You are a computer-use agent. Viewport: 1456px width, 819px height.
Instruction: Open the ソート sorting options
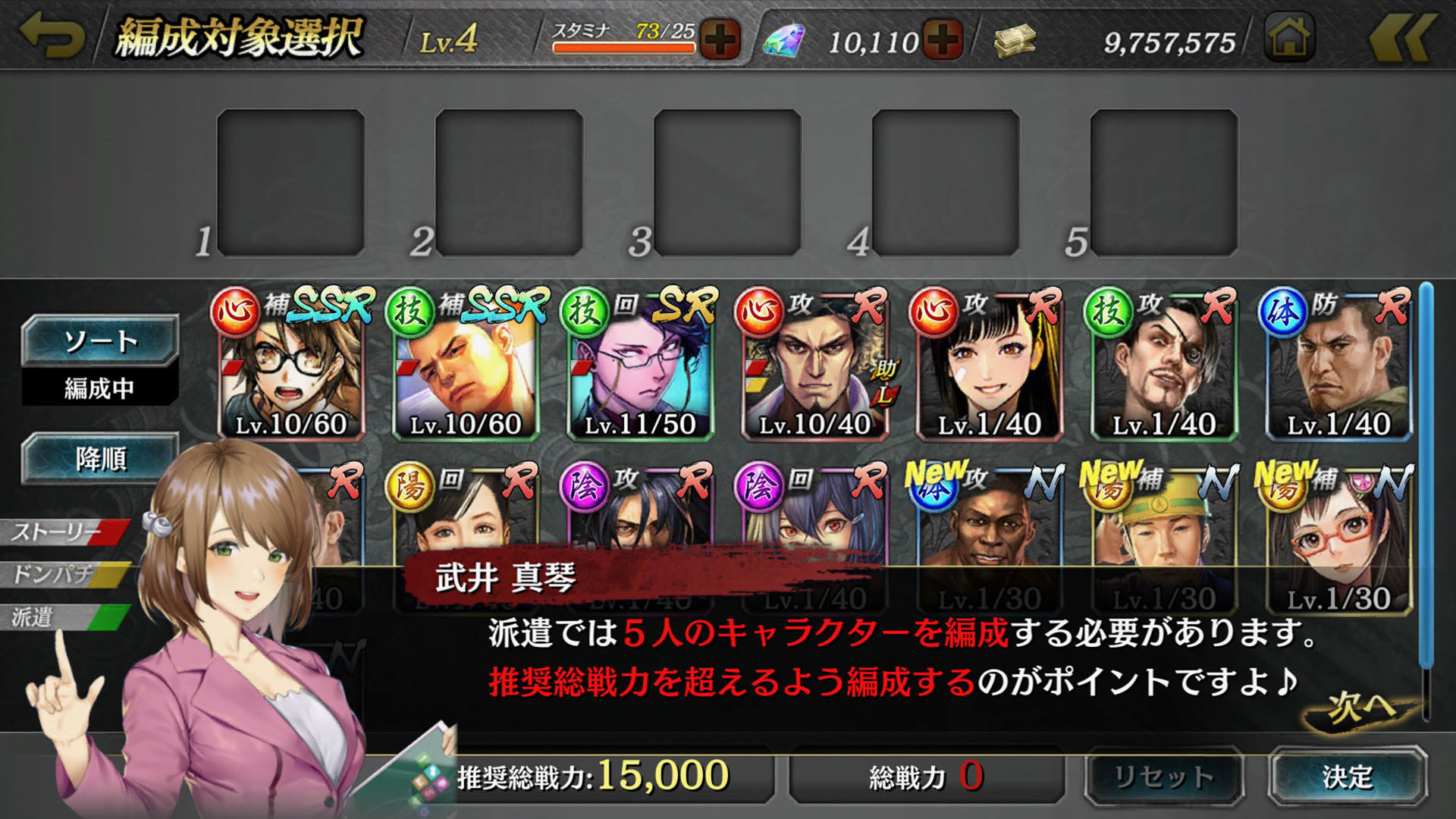pyautogui.click(x=99, y=340)
